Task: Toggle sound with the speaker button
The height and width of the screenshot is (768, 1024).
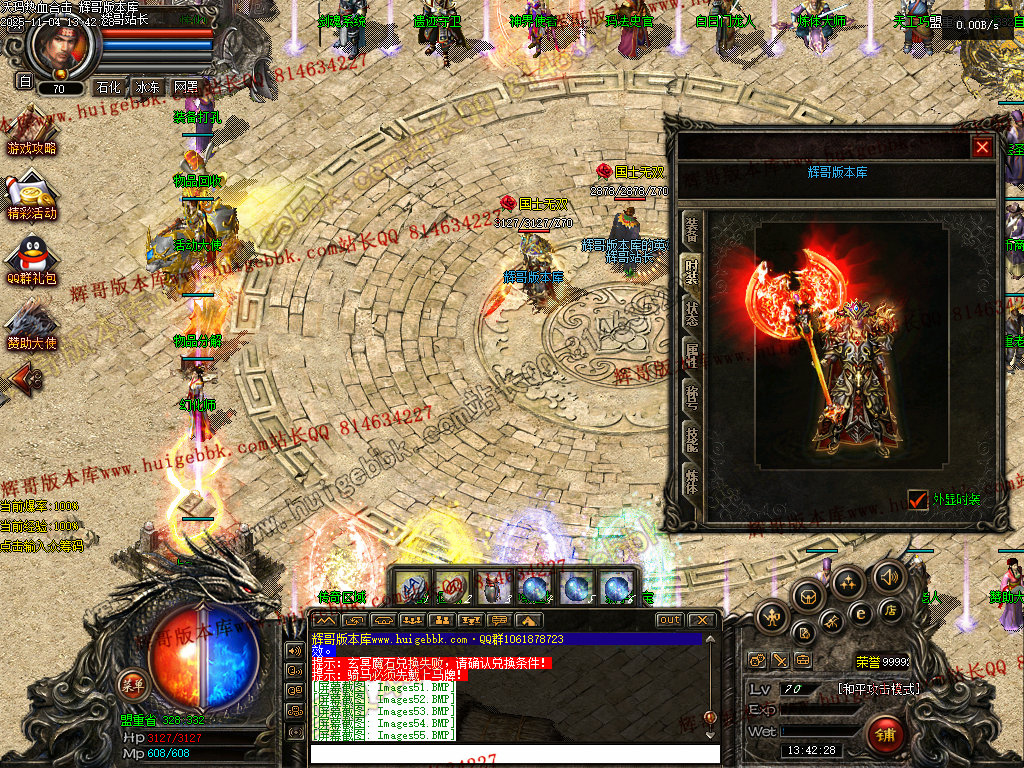Action: (888, 576)
